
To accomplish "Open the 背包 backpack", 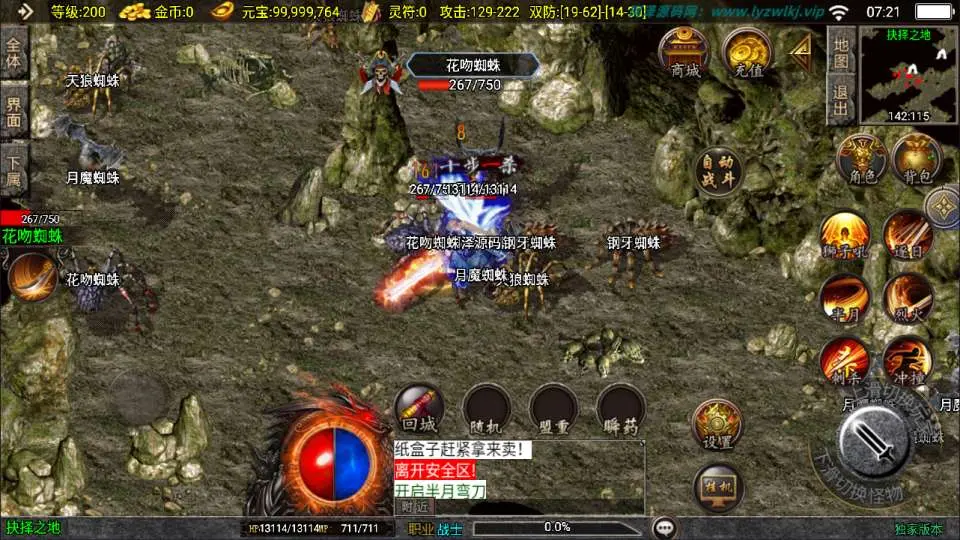I will 916,160.
